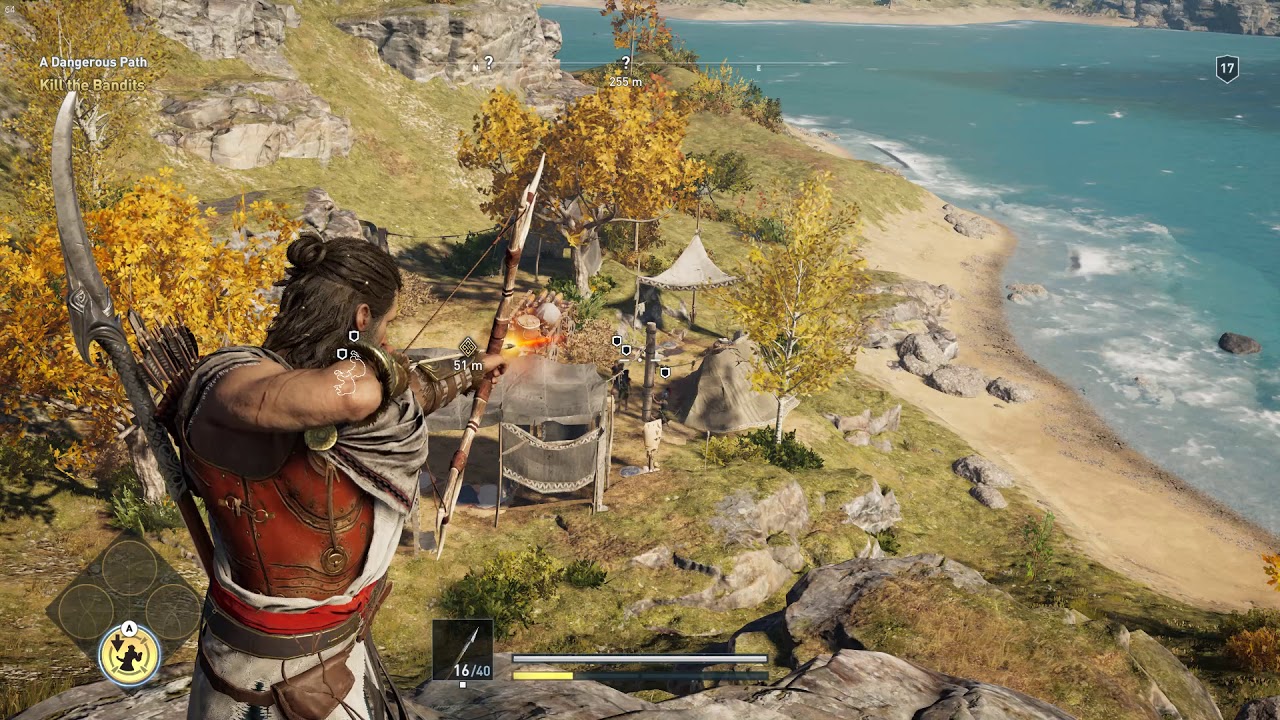Activate the yellow ability wheel icon
The image size is (1280, 720).
[130, 655]
